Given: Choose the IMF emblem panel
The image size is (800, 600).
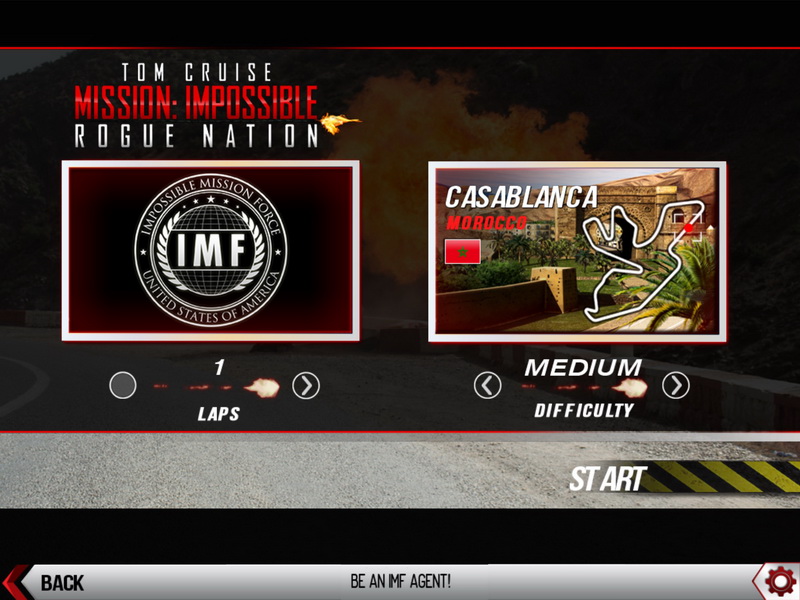Looking at the screenshot, I should 210,250.
